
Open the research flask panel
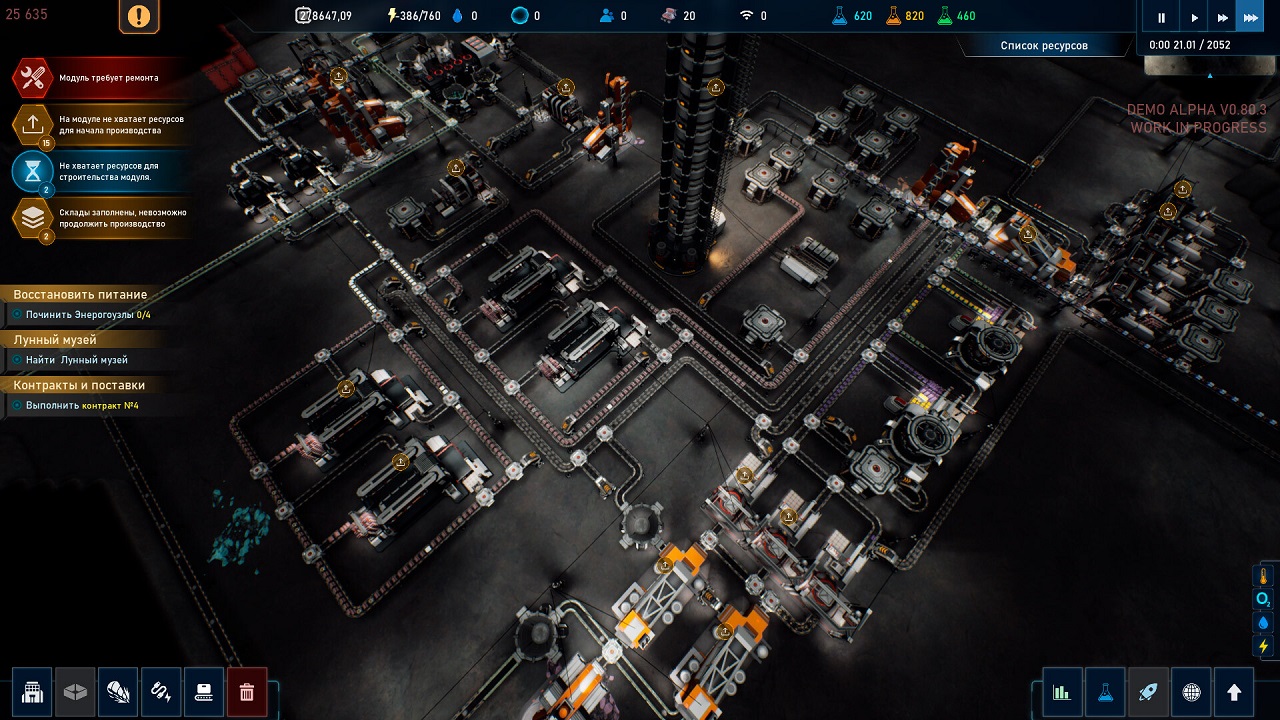(x=1105, y=691)
